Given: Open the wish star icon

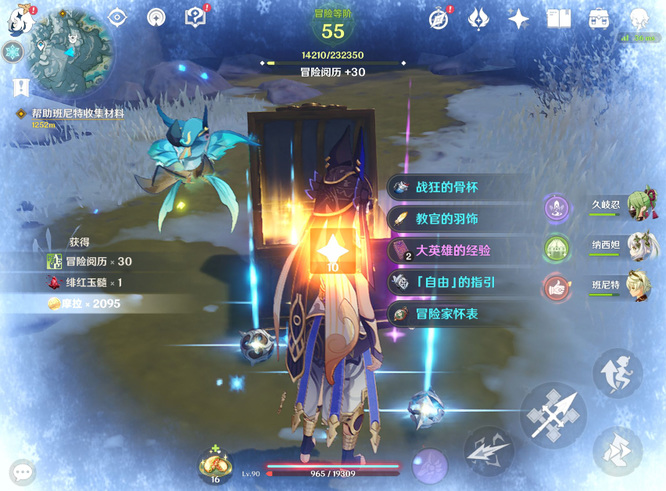Looking at the screenshot, I should tap(519, 18).
